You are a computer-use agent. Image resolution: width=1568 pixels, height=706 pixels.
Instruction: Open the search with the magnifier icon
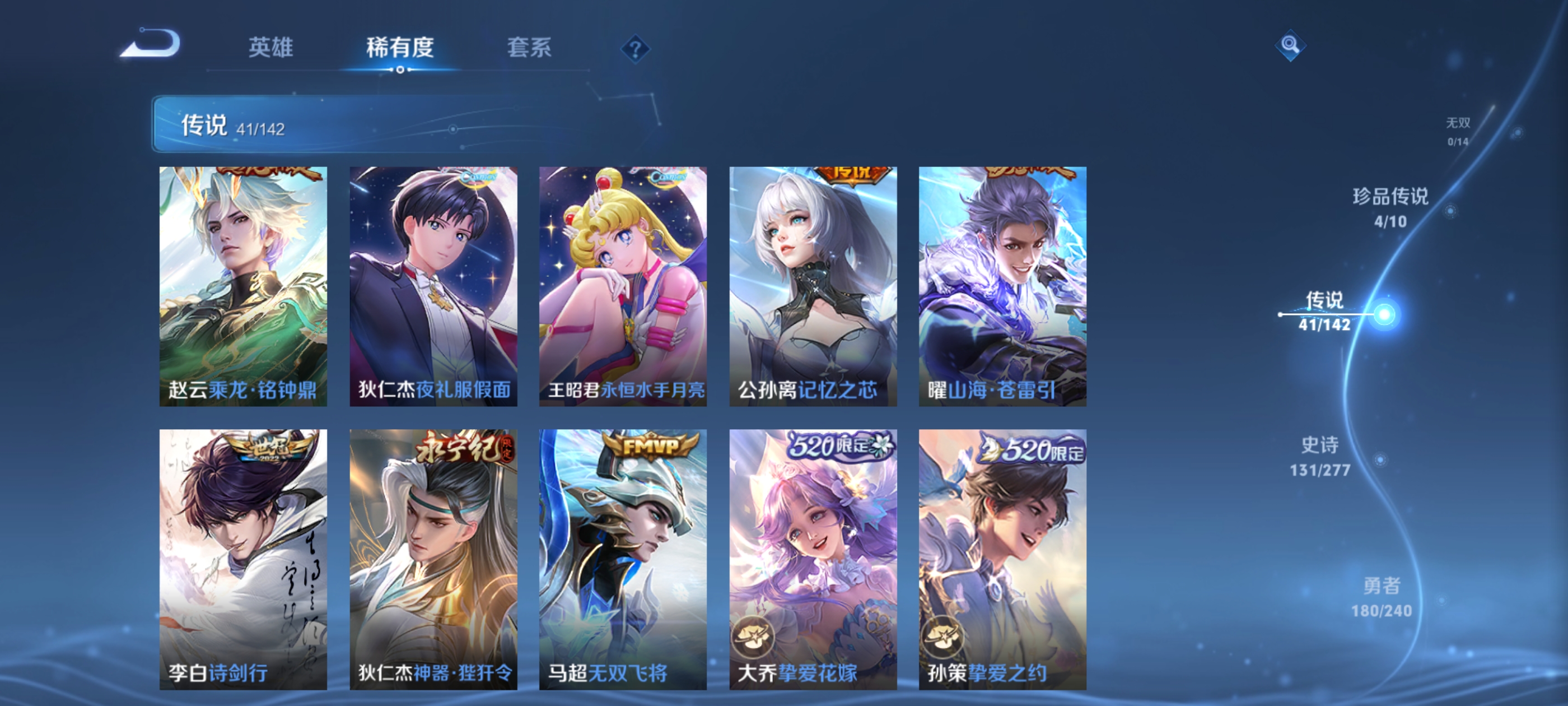[x=1290, y=45]
